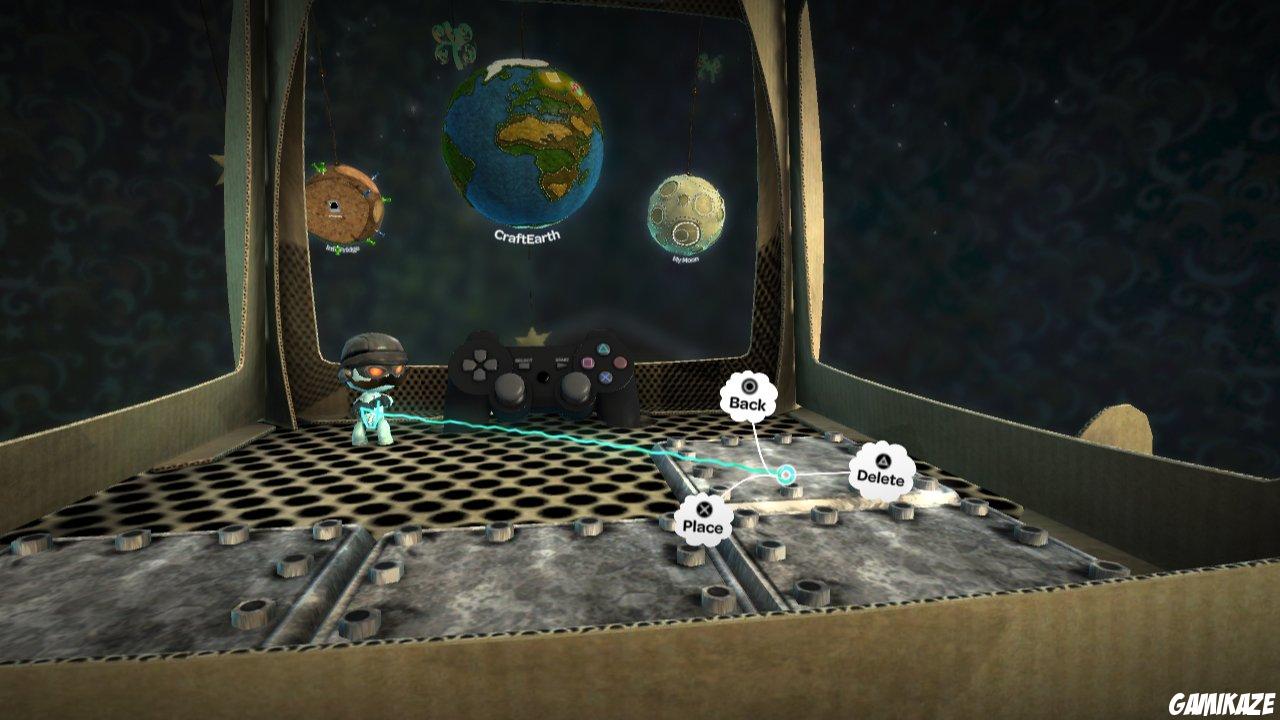Click the triangle button icon on the Delete bubble
This screenshot has height=720, width=1280.
tap(883, 460)
